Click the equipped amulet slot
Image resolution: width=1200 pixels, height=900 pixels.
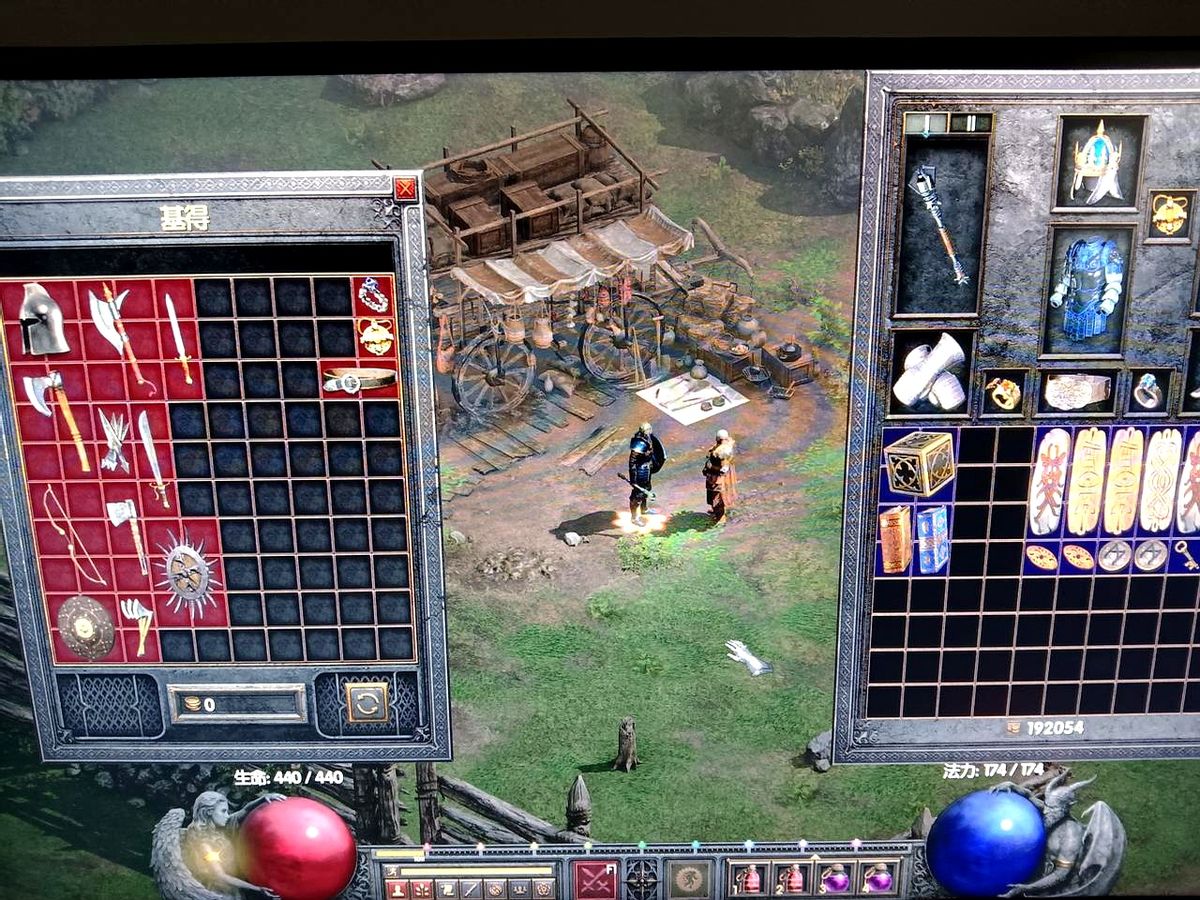click(x=1170, y=213)
